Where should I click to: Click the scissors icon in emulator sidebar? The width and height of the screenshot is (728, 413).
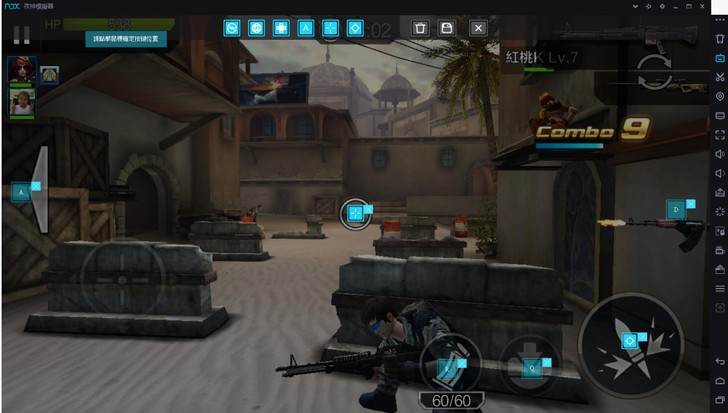719,76
